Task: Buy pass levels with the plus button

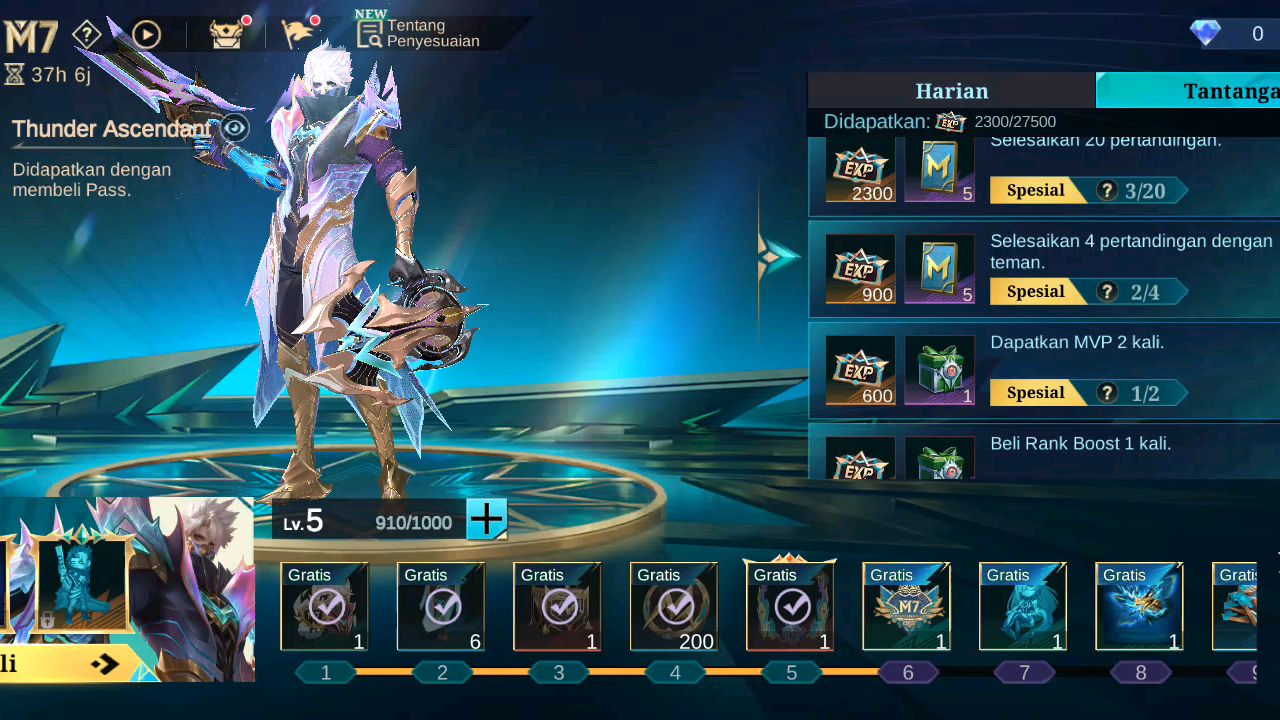Action: [487, 520]
